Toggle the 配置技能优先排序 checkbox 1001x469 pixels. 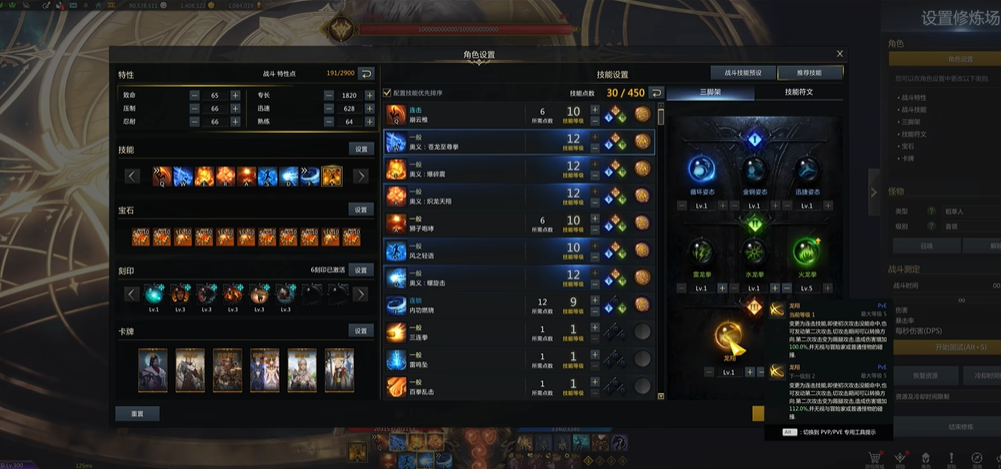pyautogui.click(x=388, y=93)
